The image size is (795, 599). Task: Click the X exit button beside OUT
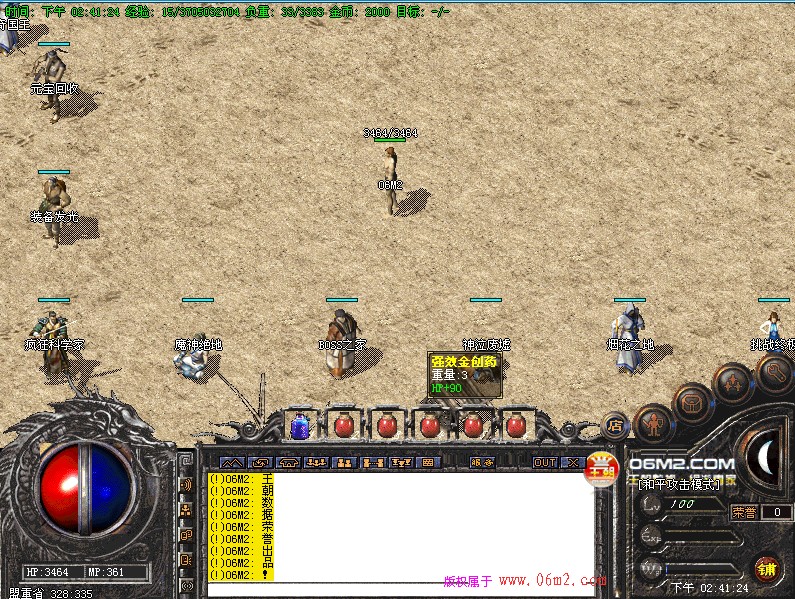(573, 463)
